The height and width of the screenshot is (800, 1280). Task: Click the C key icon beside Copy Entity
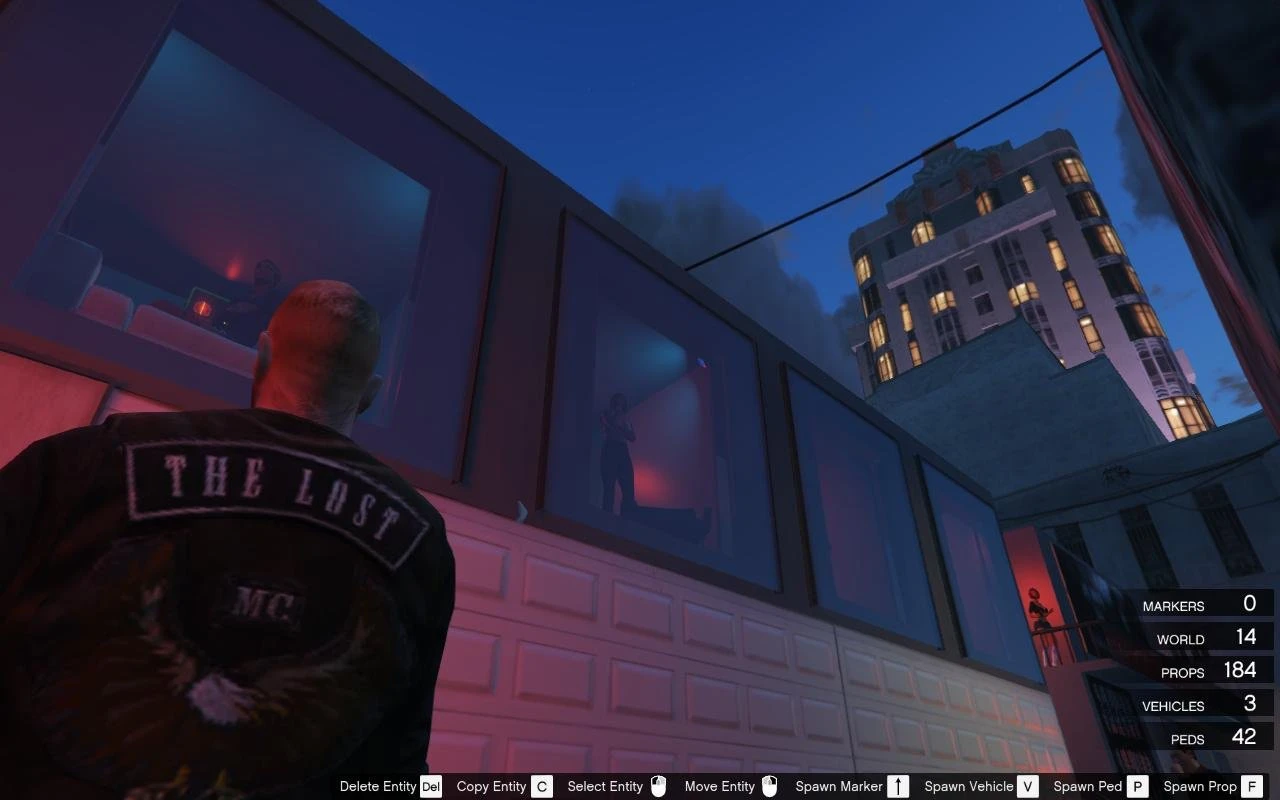pyautogui.click(x=541, y=786)
